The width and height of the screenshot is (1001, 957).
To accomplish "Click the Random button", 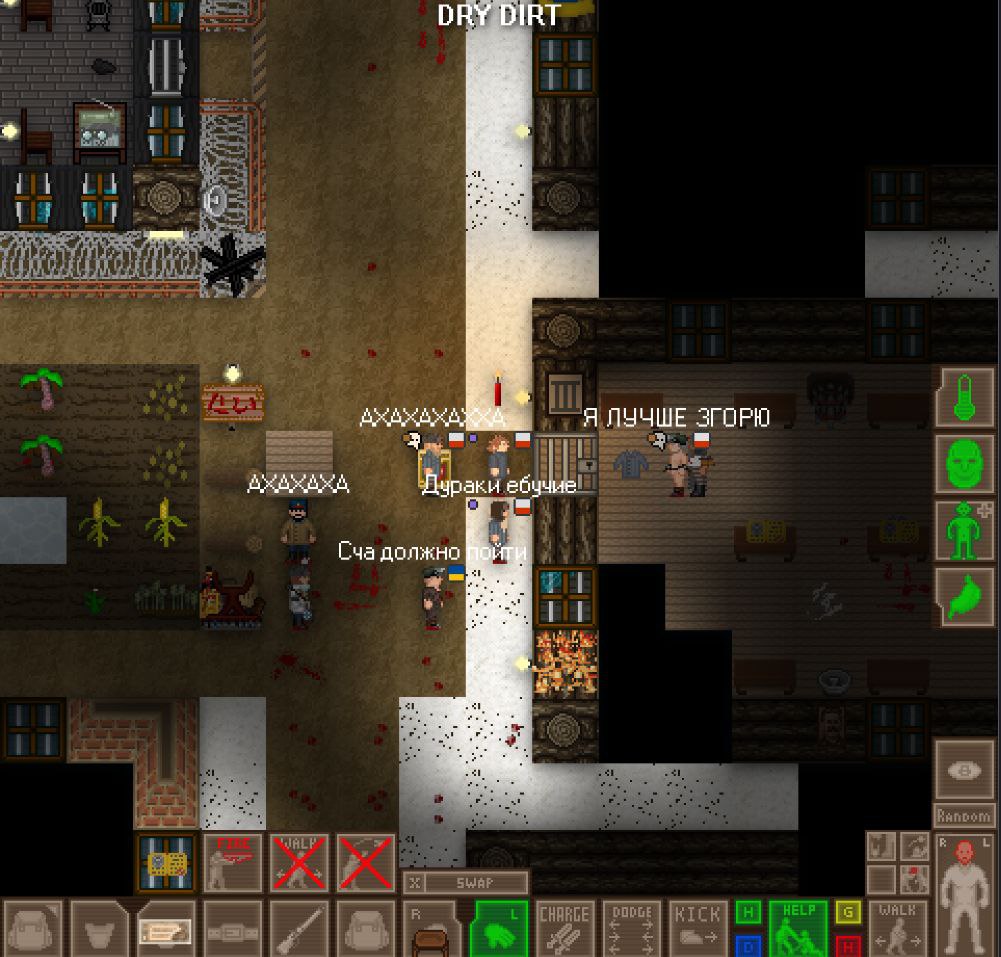I will point(964,815).
